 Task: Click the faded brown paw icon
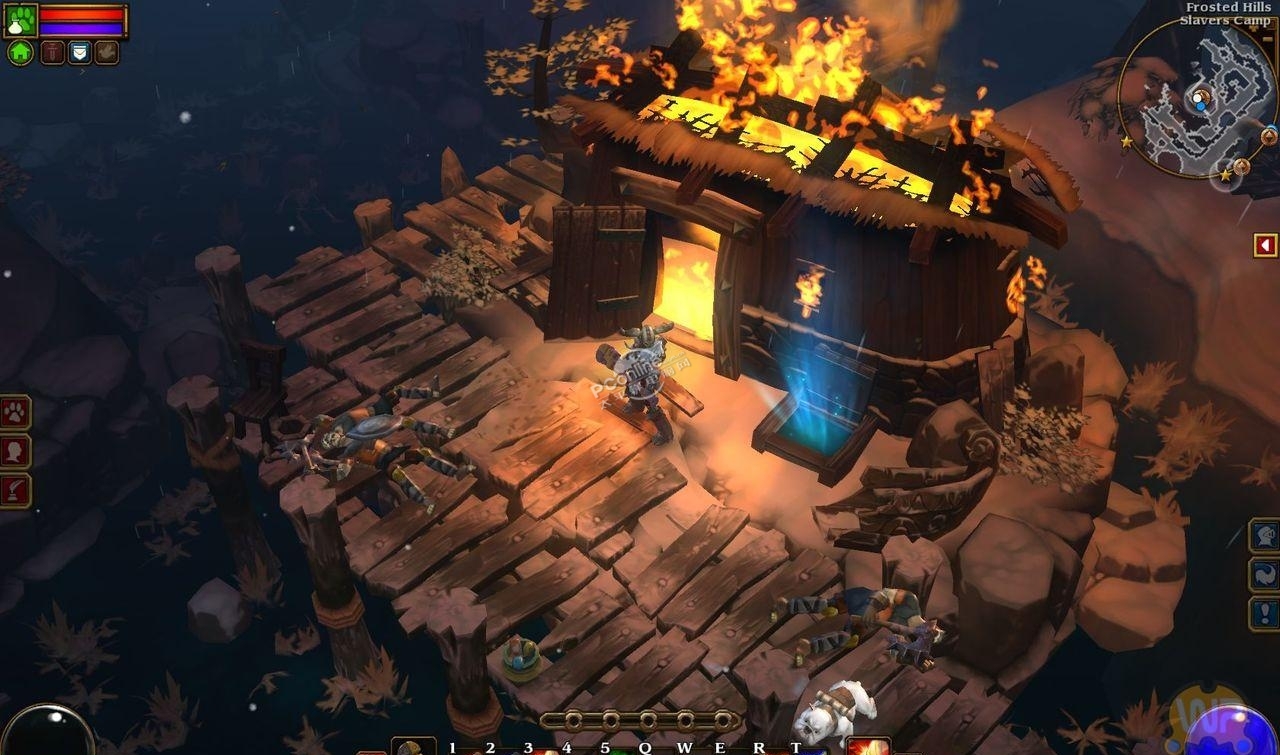coord(106,52)
